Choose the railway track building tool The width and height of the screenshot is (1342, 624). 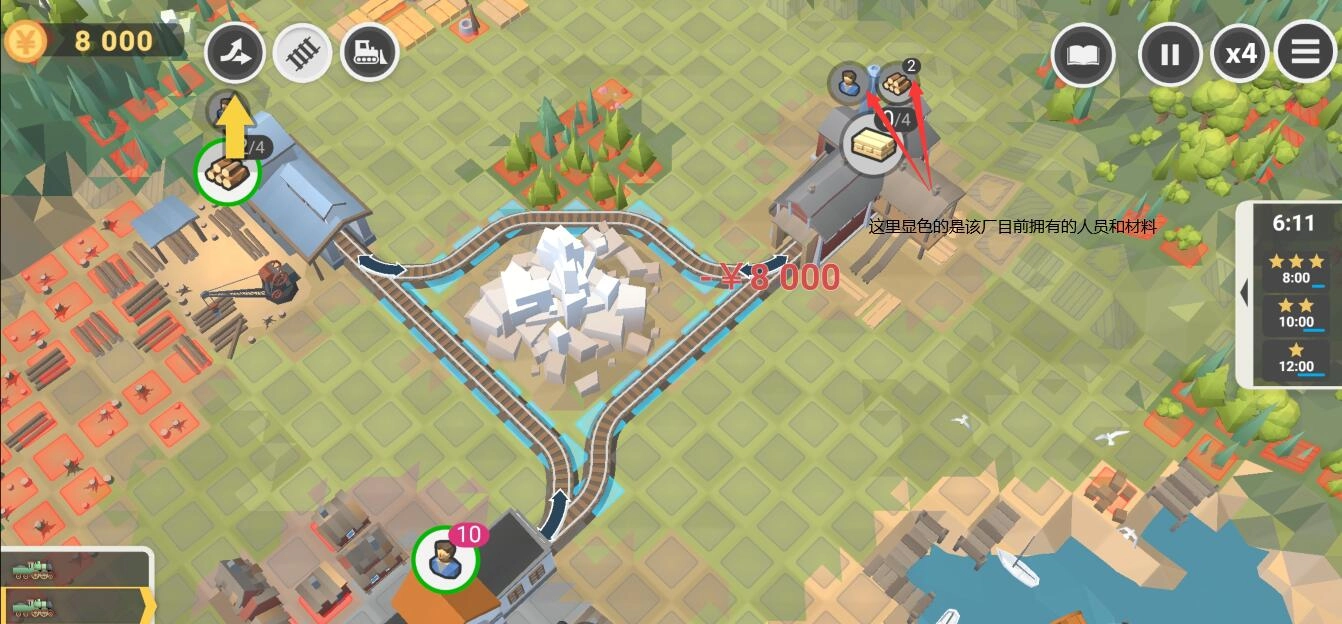tap(302, 54)
